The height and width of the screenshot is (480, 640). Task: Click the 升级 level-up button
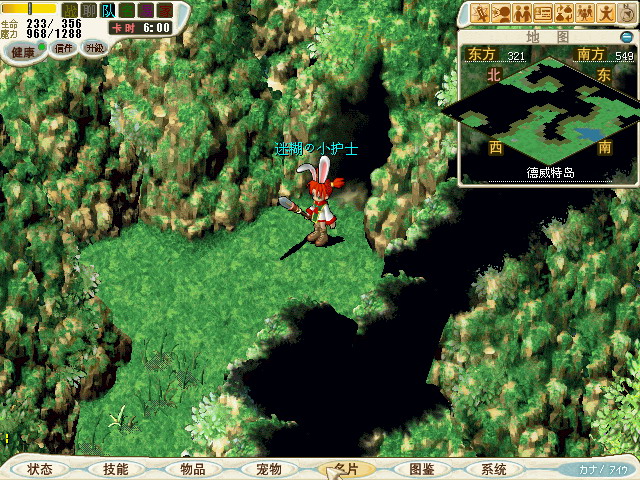[94, 47]
